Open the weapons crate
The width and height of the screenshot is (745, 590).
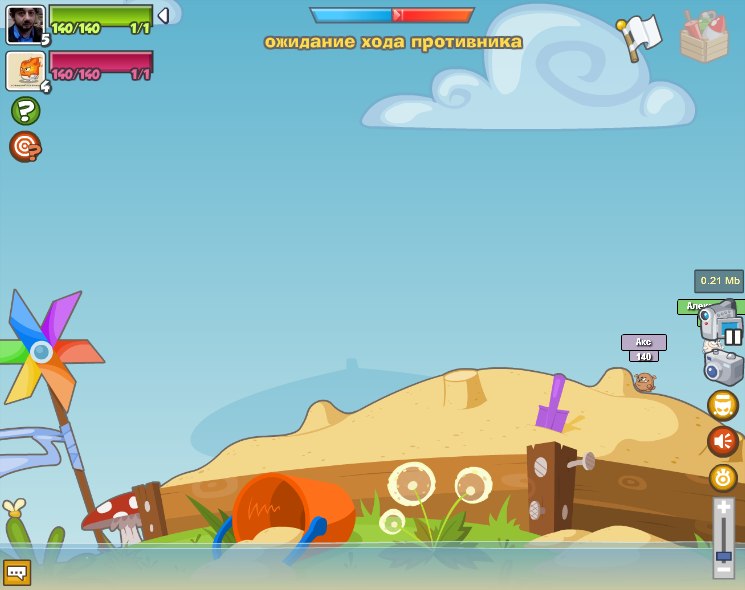point(704,37)
